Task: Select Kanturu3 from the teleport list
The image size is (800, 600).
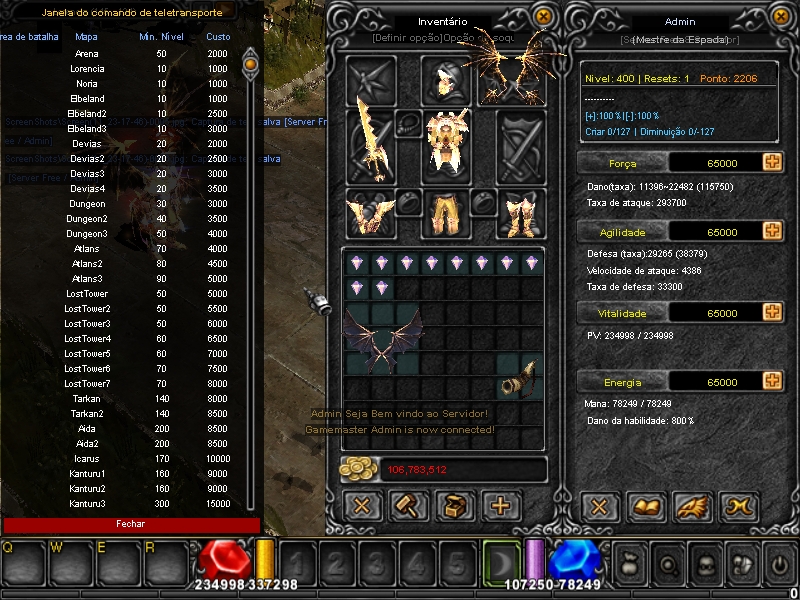Action: tap(87, 504)
